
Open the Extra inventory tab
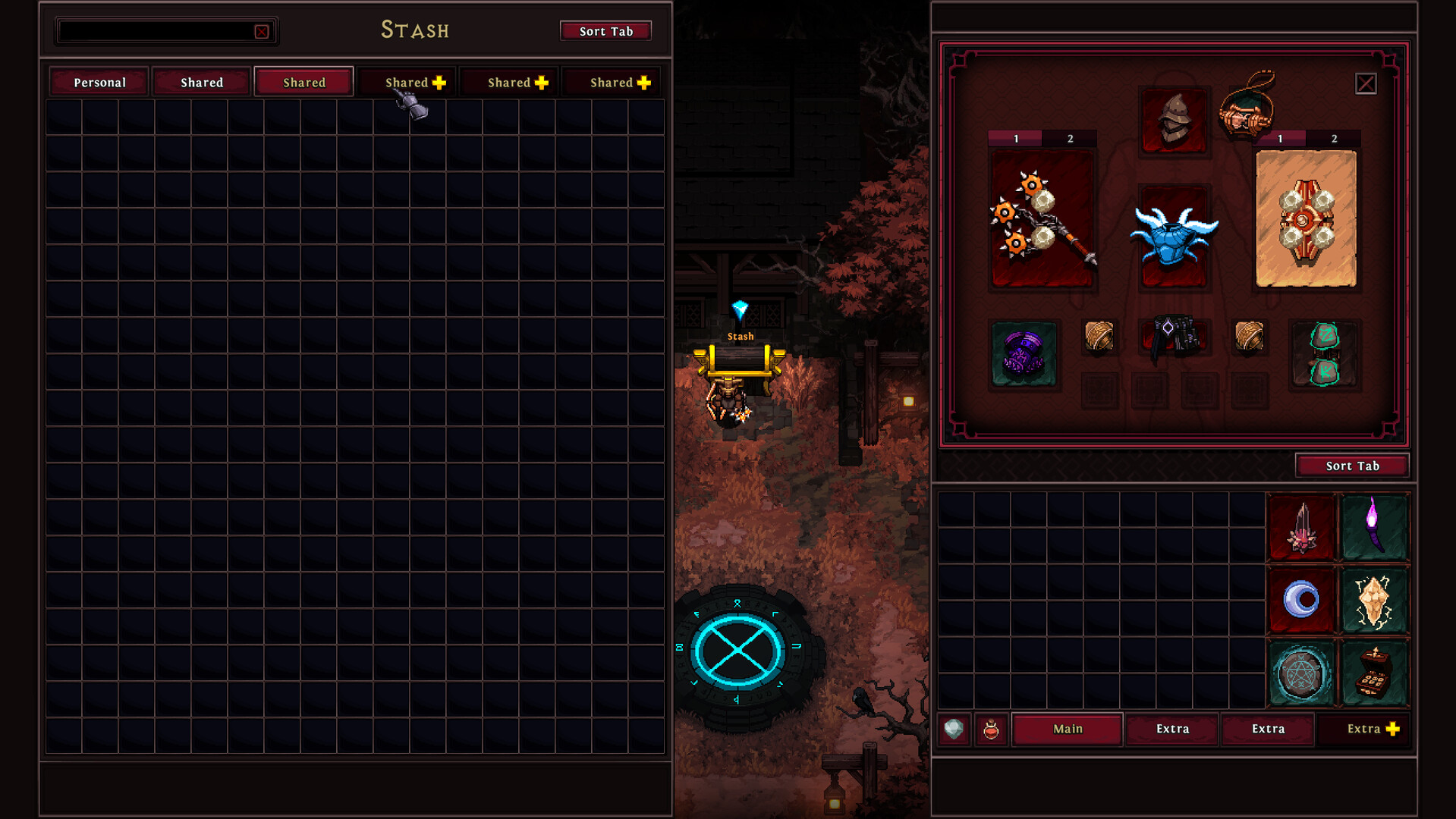point(1171,729)
